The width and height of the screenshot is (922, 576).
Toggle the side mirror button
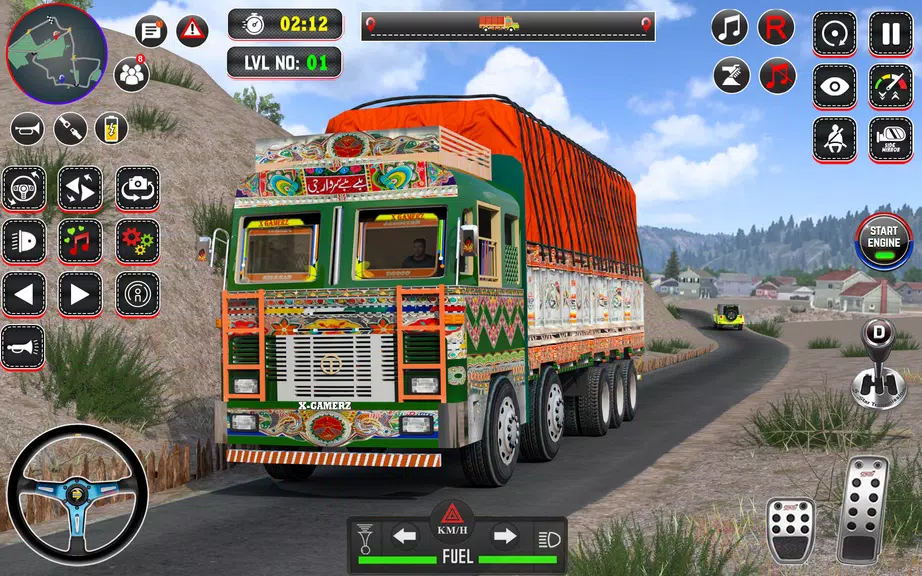[890, 139]
